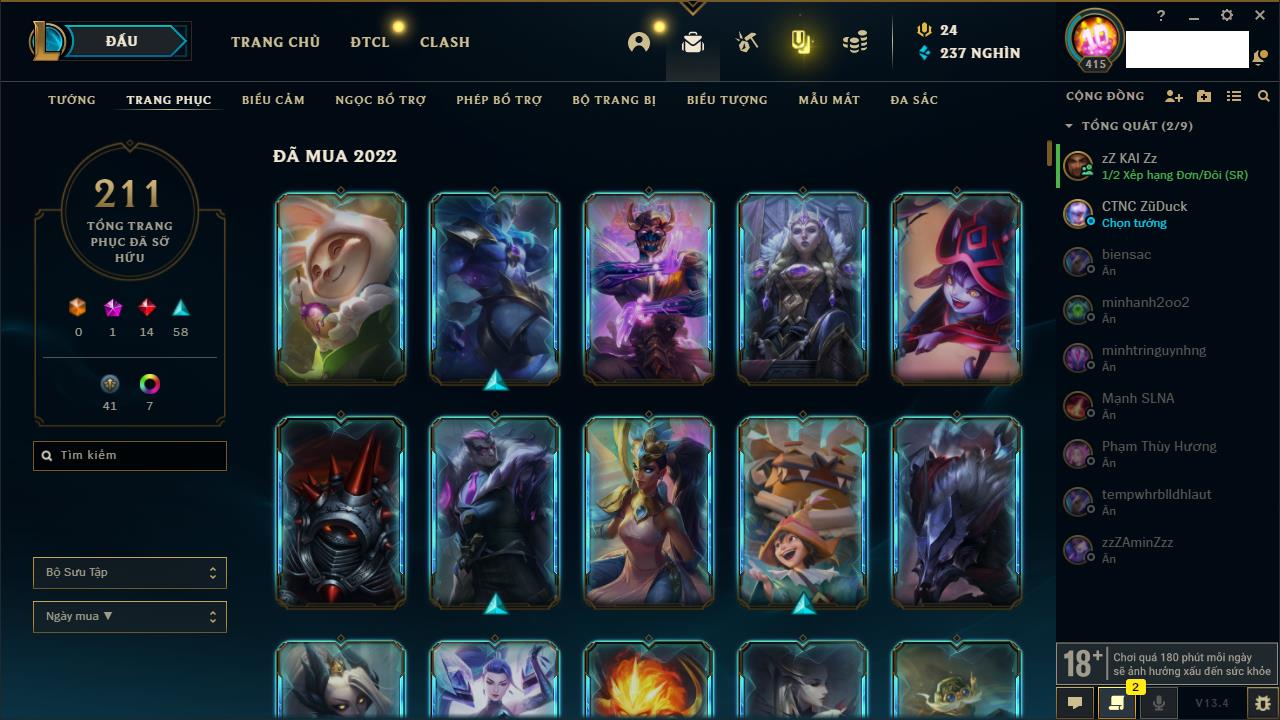
Task: Open the NGỌC BỔ TRỢ tab
Action: (381, 100)
